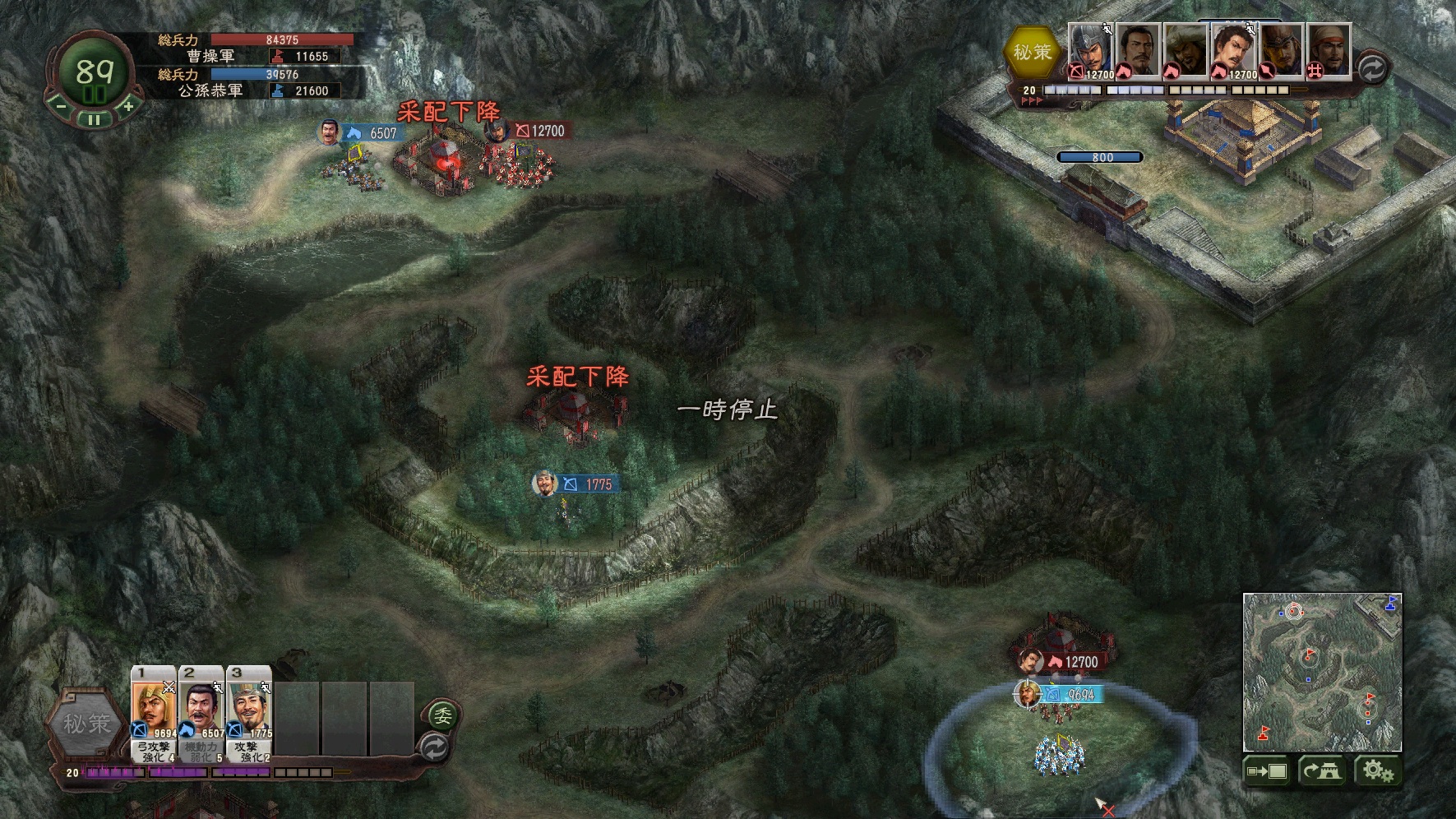Open the golden 秘策 enemy hexagon
1456x819 pixels.
pyautogui.click(x=1032, y=52)
